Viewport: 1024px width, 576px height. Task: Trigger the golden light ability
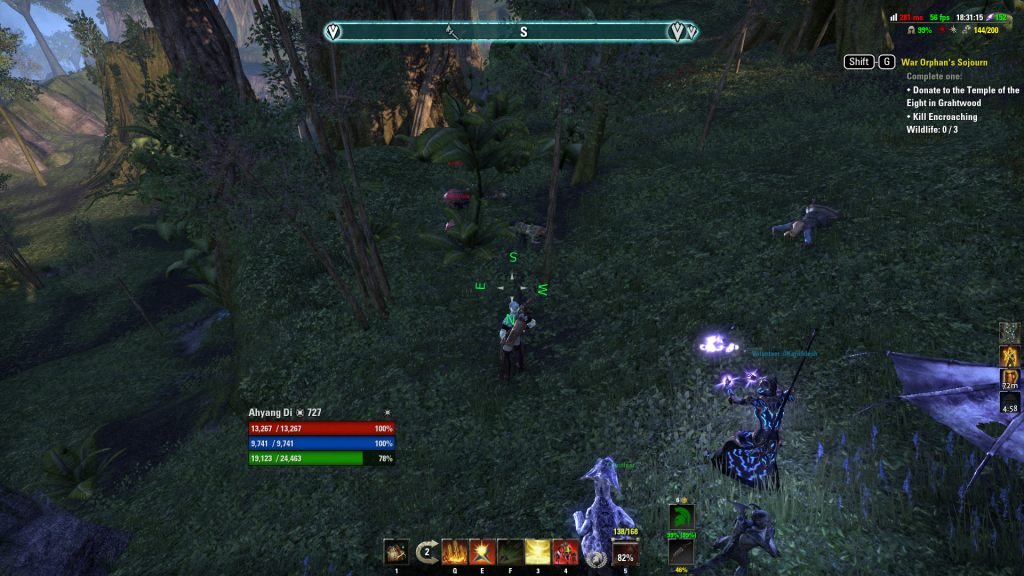[x=538, y=552]
